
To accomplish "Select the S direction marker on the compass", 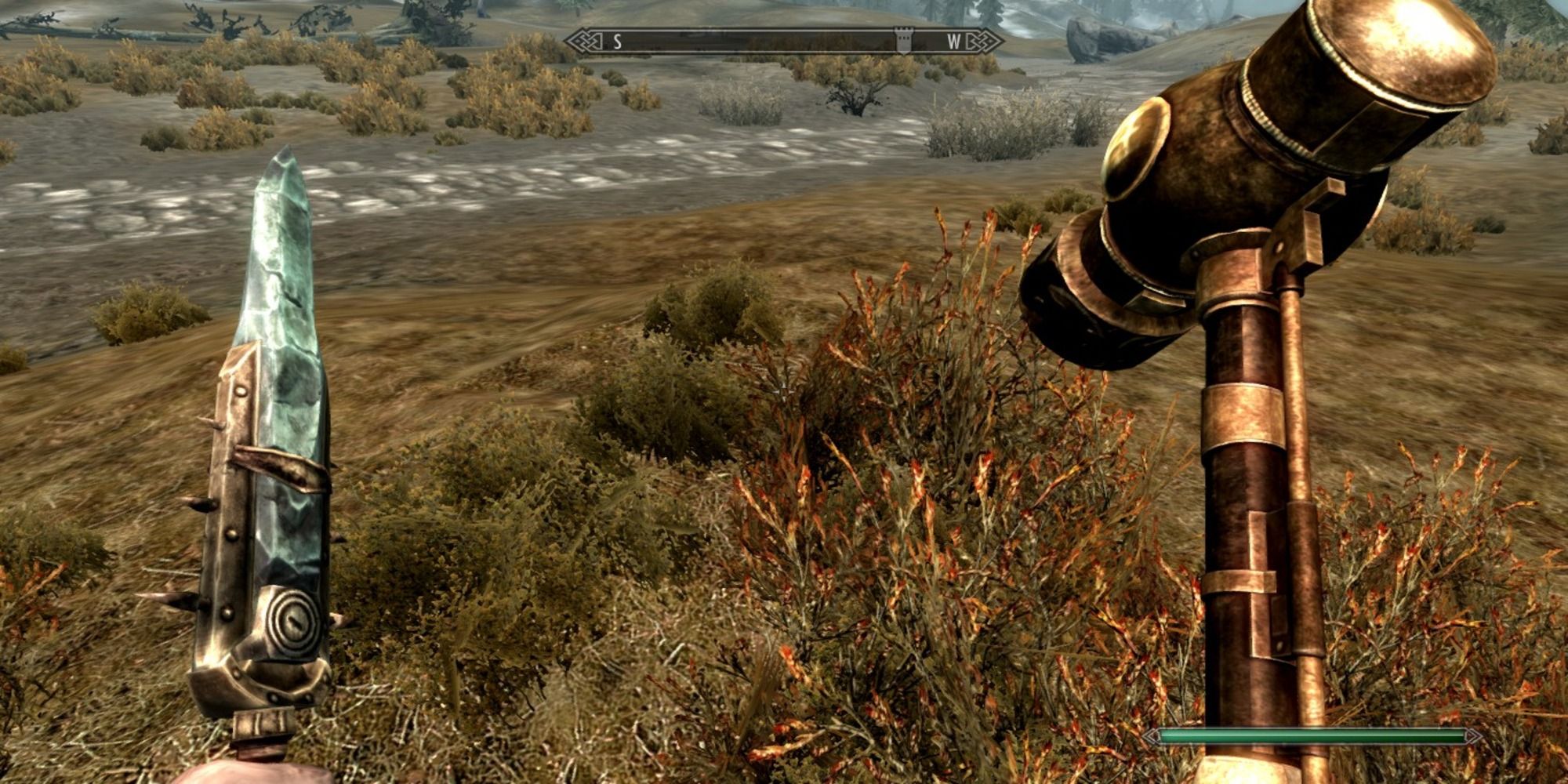I will pos(616,41).
